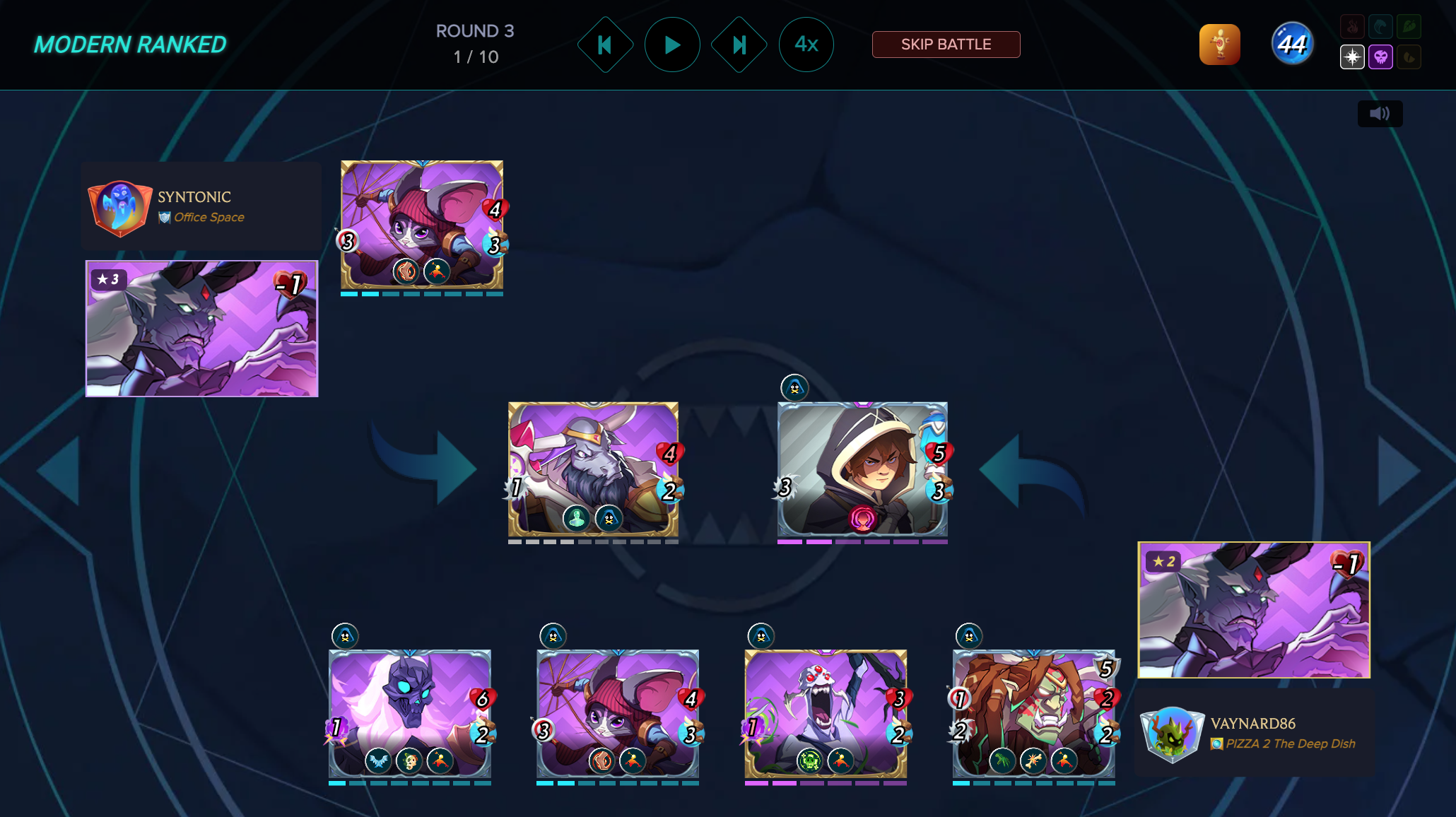The height and width of the screenshot is (817, 1456).
Task: Change playback speed with the 4x button
Action: (806, 45)
